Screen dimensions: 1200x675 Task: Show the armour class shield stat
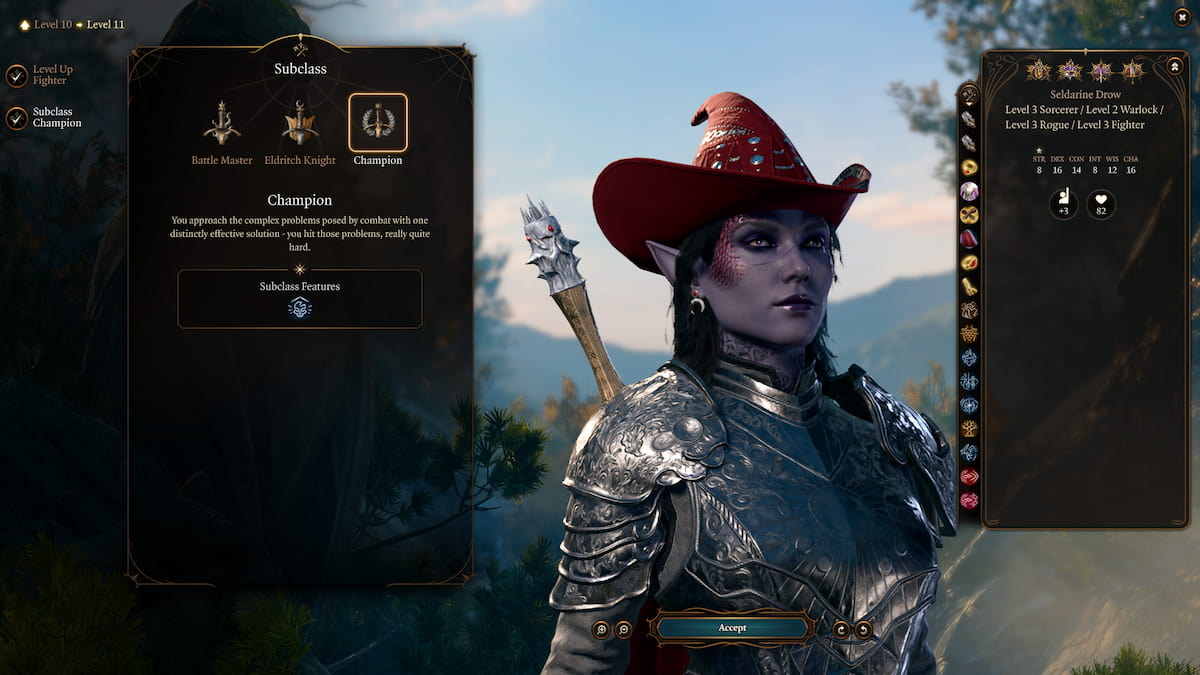tap(1063, 205)
